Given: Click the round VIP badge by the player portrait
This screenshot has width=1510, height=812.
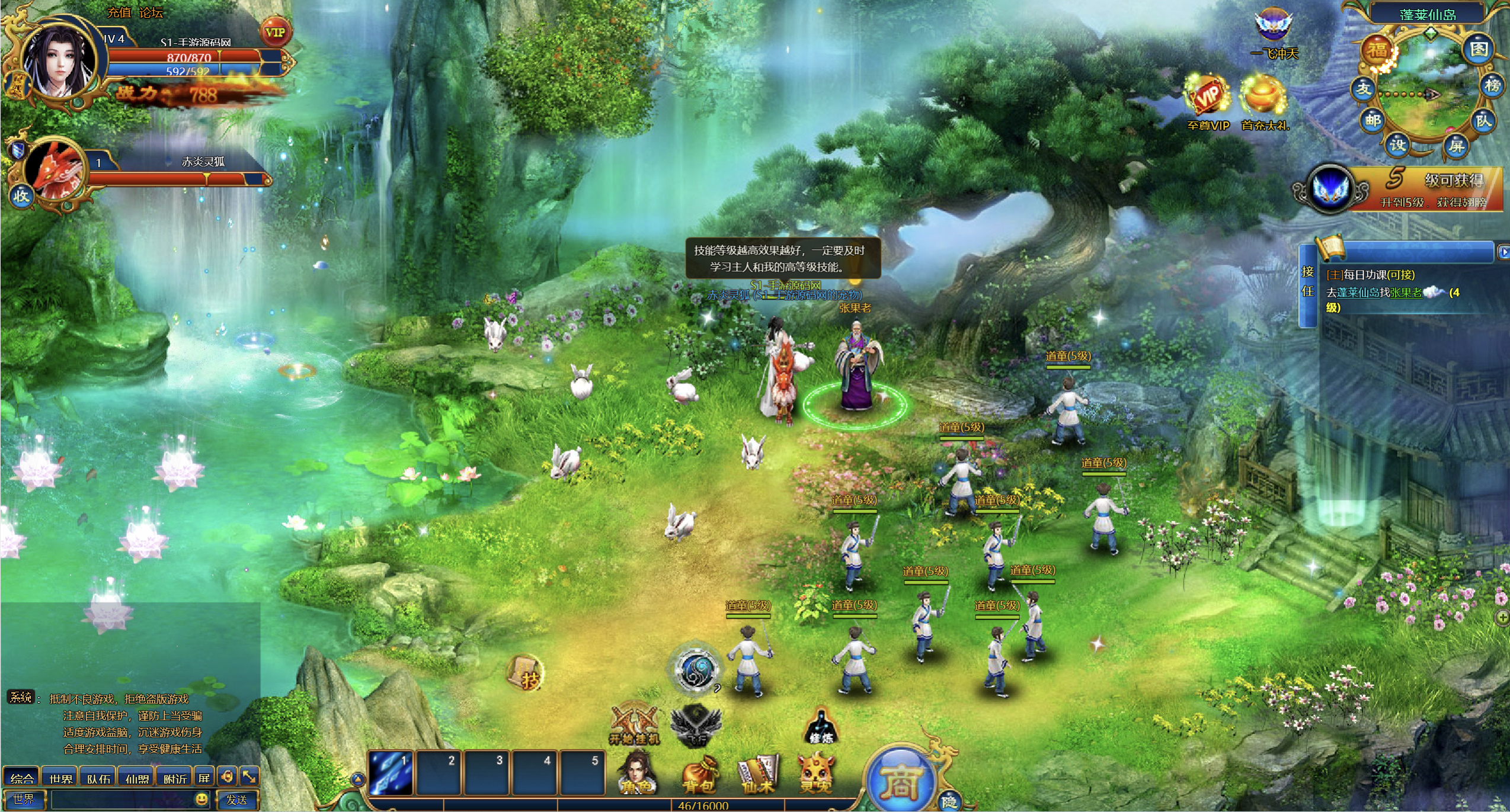Looking at the screenshot, I should [x=275, y=33].
